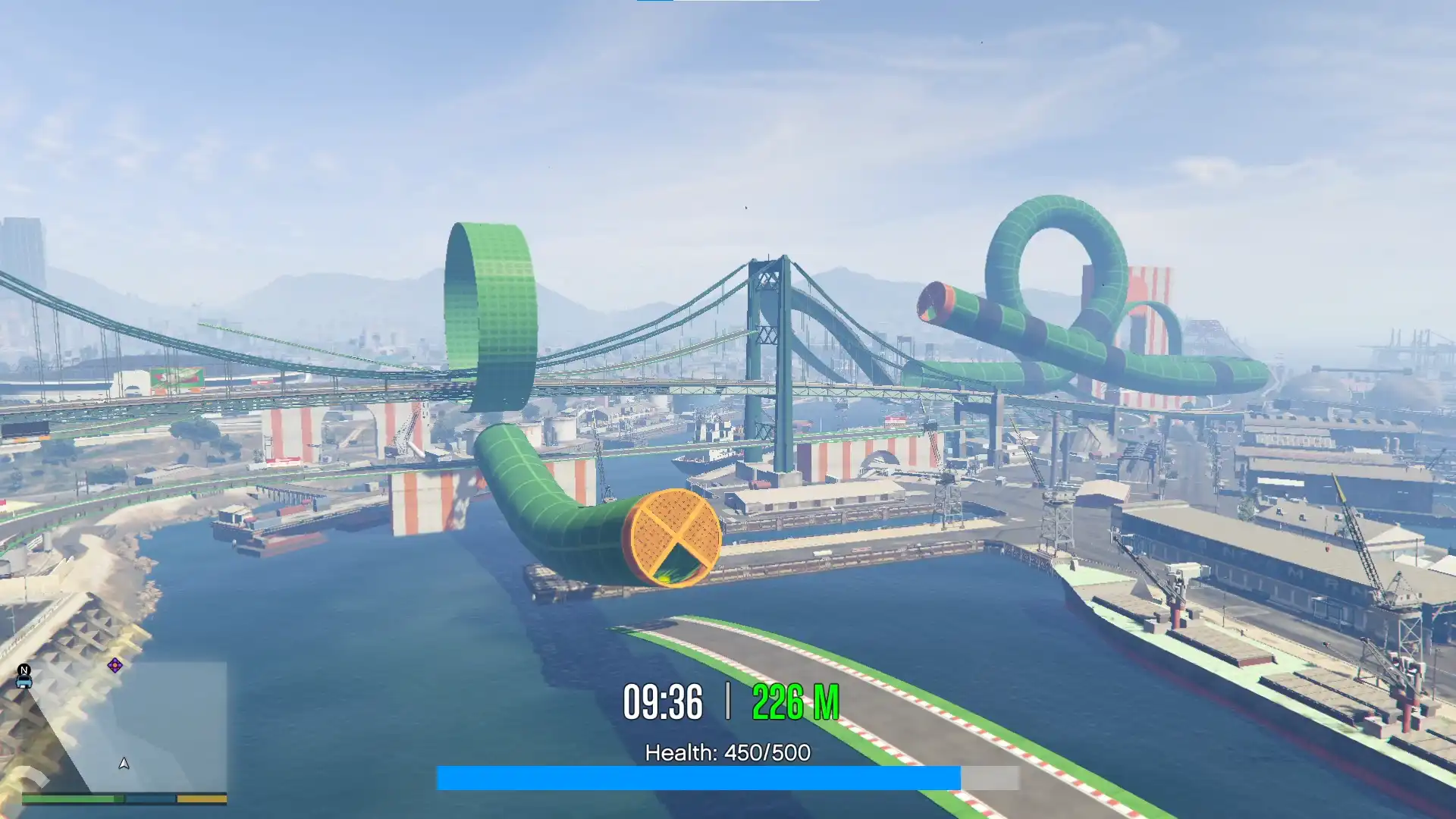This screenshot has height=819, width=1456.
Task: Click the North compass icon on the minimap
Action: (24, 670)
